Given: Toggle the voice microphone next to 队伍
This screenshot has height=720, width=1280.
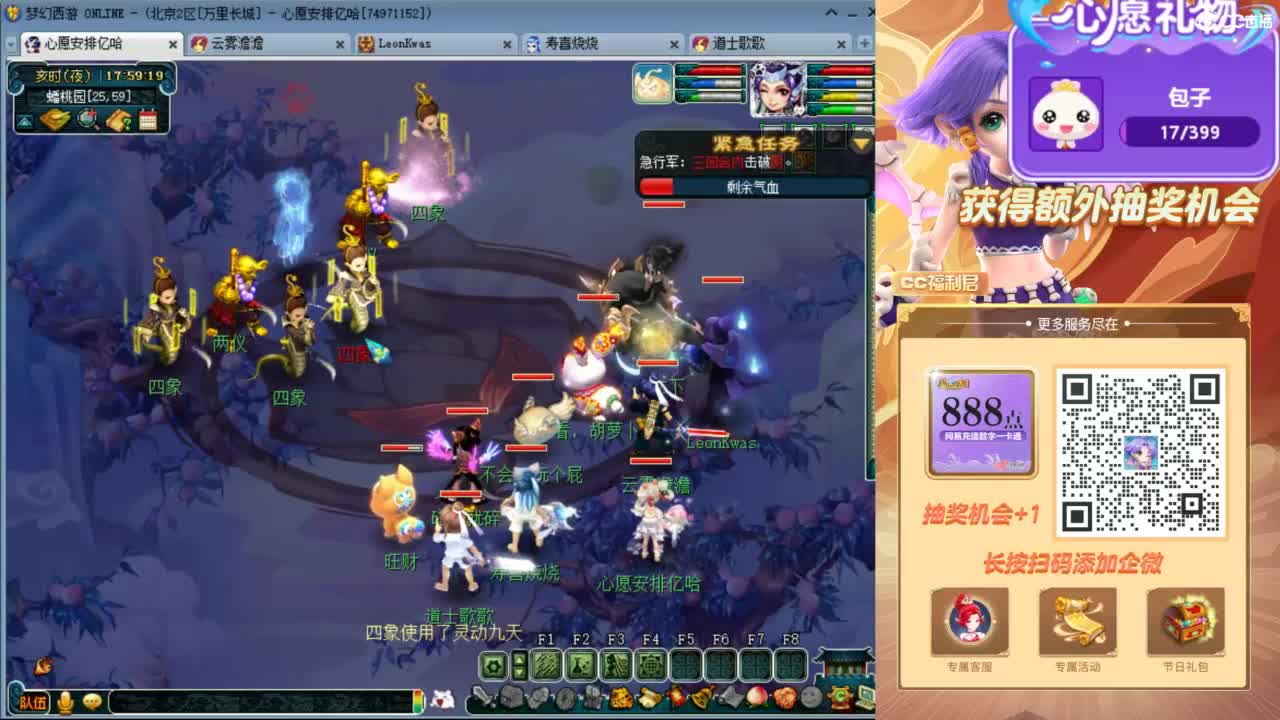Looking at the screenshot, I should pyautogui.click(x=65, y=703).
